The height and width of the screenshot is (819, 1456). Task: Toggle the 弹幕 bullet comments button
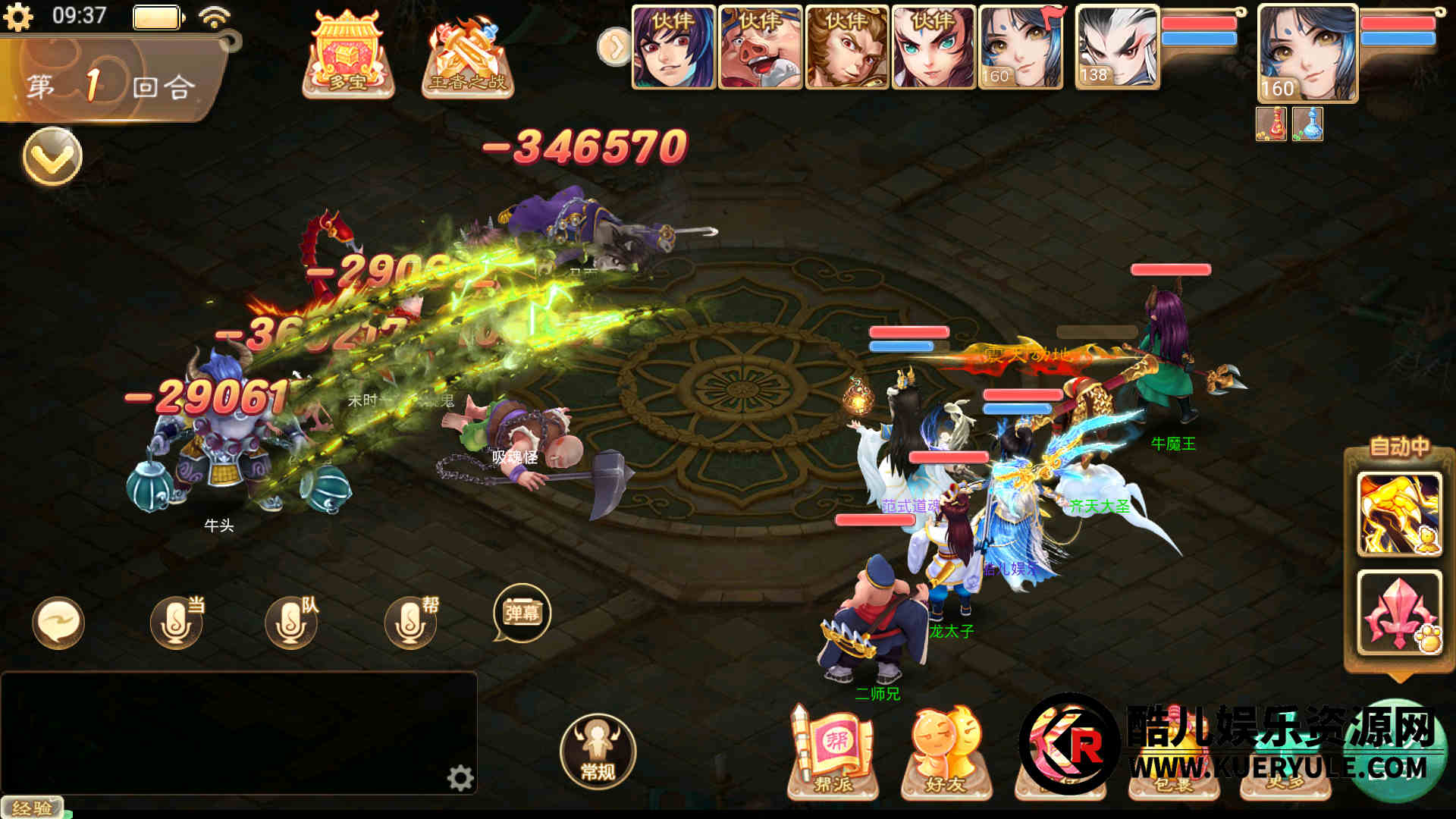(522, 613)
